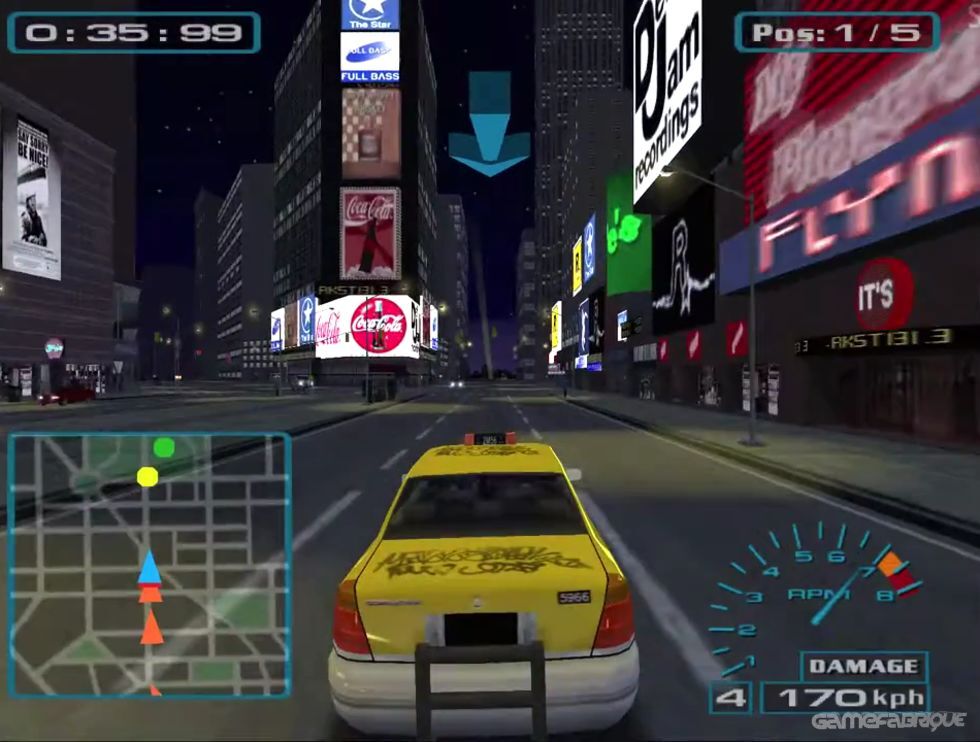Select the yellow dot on the minimap
980x742 pixels.
pyautogui.click(x=147, y=476)
